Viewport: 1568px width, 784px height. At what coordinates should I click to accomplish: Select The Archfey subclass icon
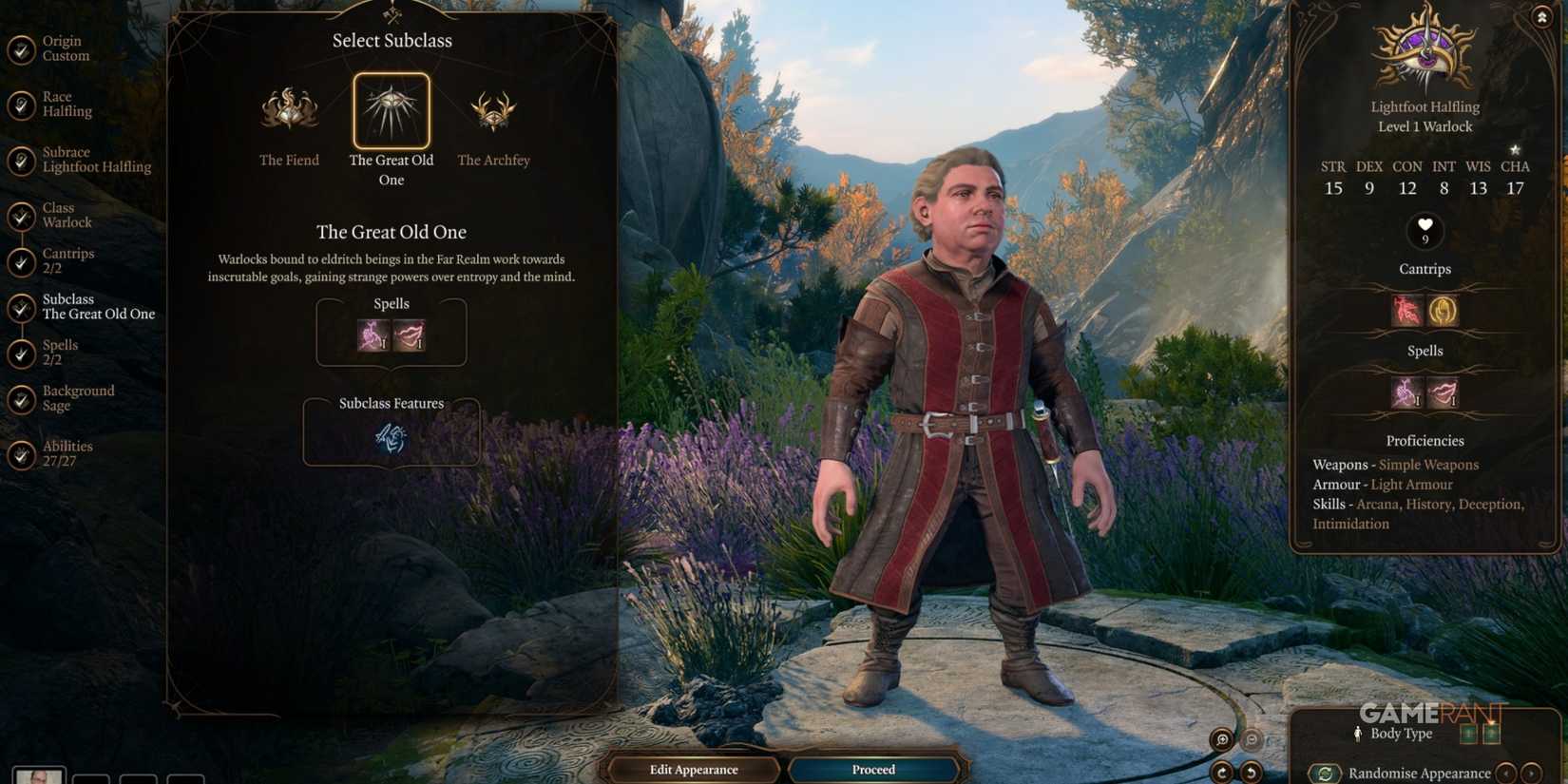[x=493, y=111]
